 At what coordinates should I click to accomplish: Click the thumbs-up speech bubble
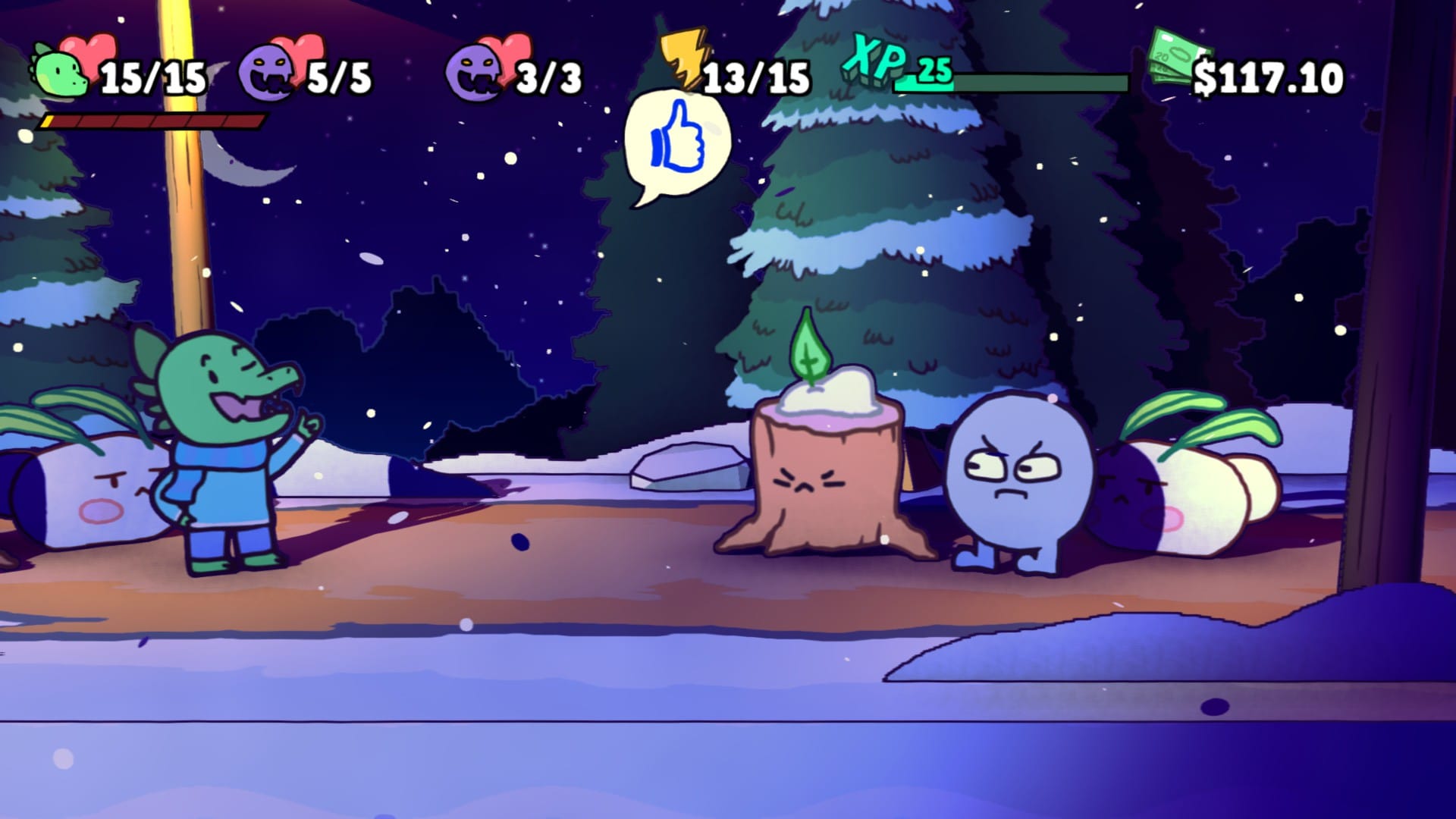coord(676,143)
